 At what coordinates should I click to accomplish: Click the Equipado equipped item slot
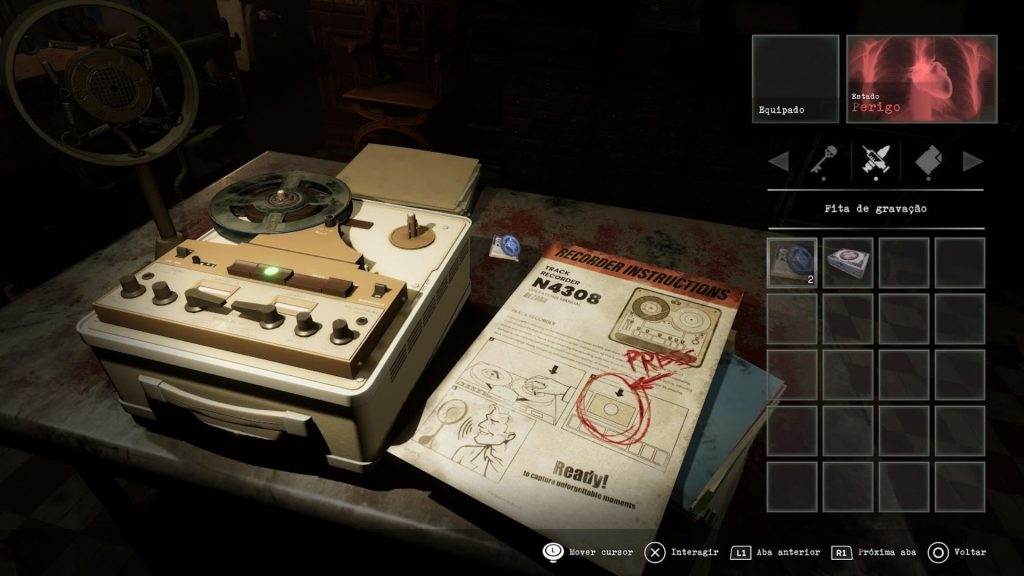point(795,79)
